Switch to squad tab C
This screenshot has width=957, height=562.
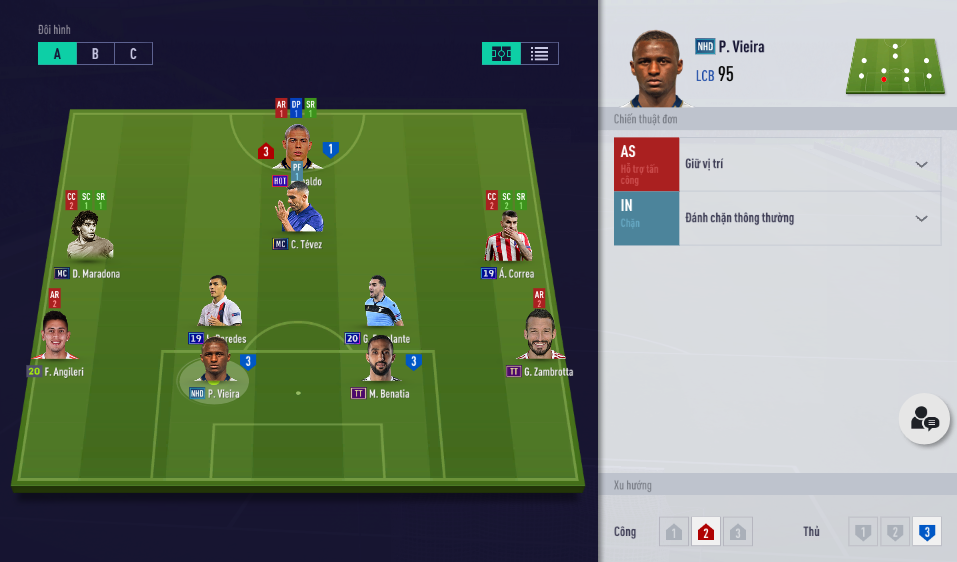click(133, 54)
